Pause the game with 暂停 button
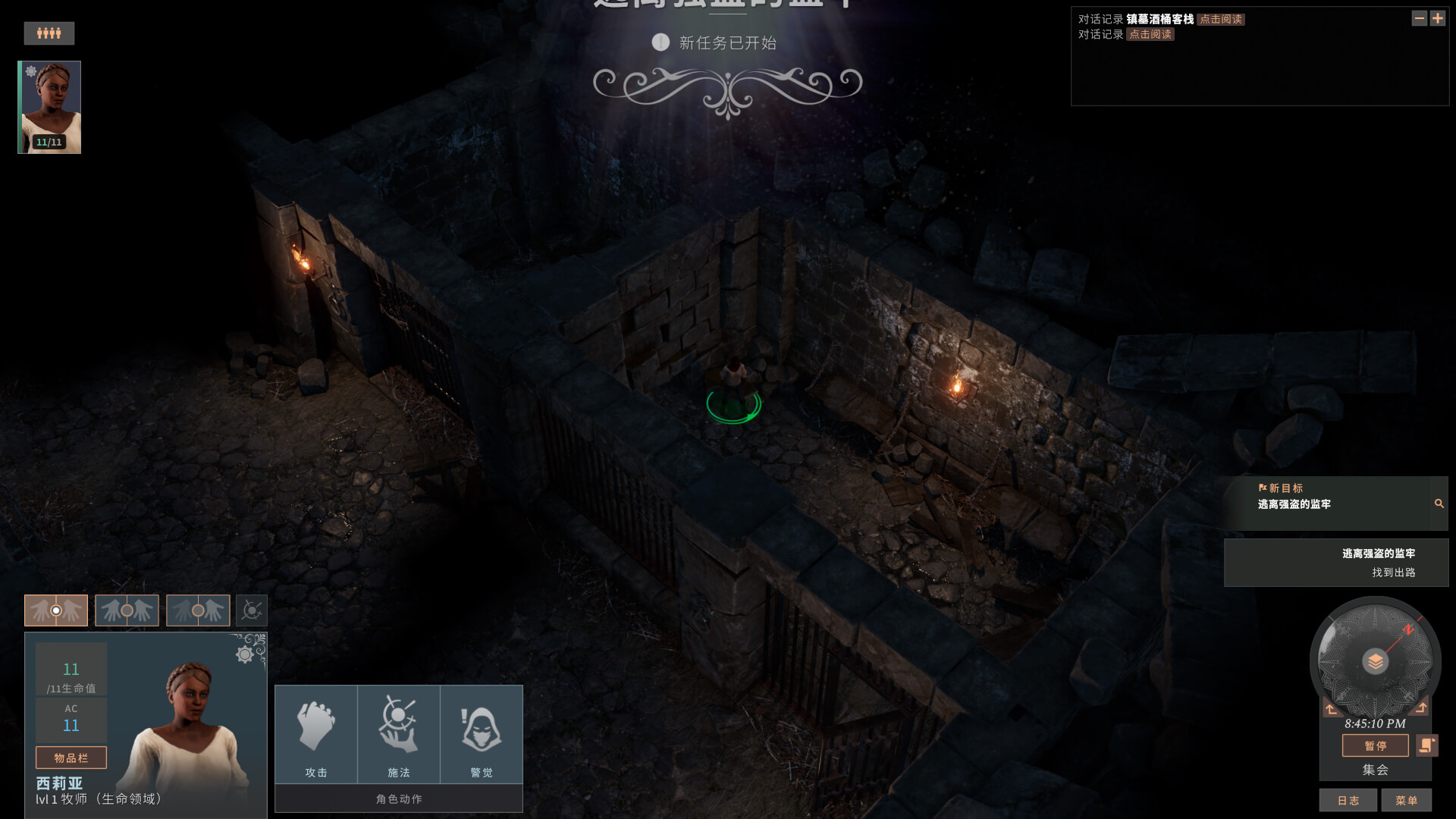 (x=1375, y=745)
